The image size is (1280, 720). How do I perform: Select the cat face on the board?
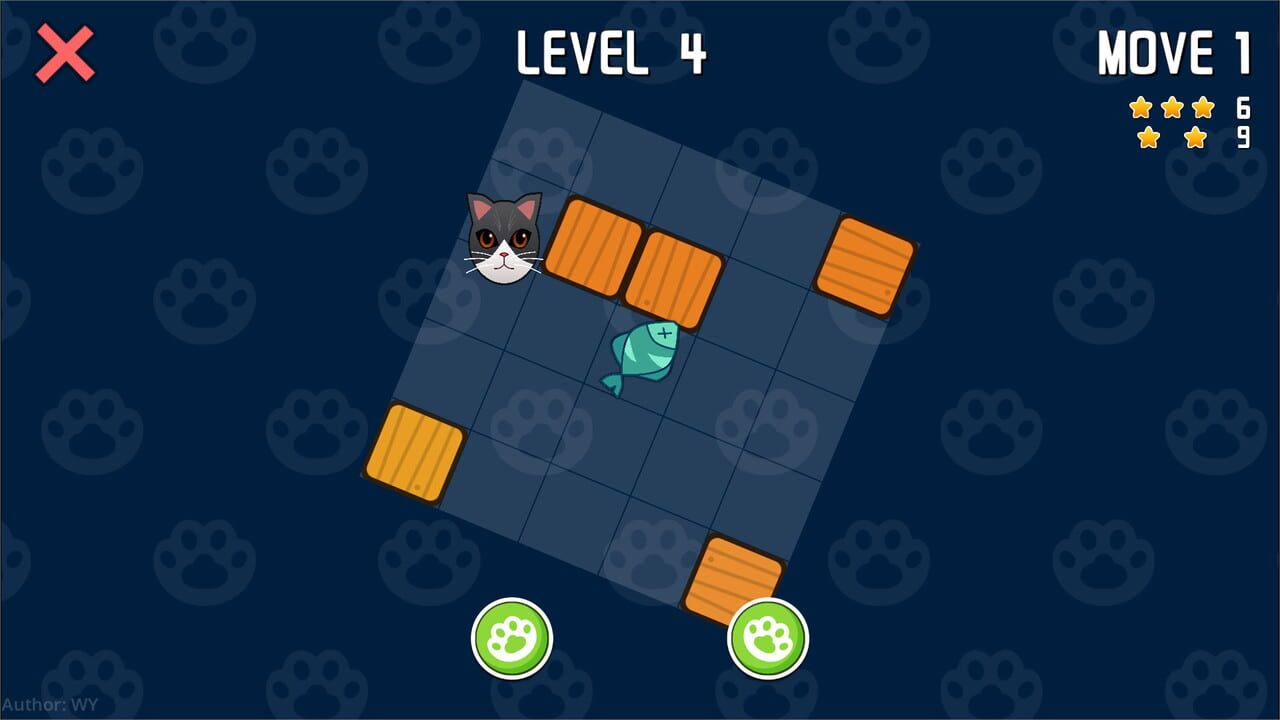pyautogui.click(x=501, y=243)
